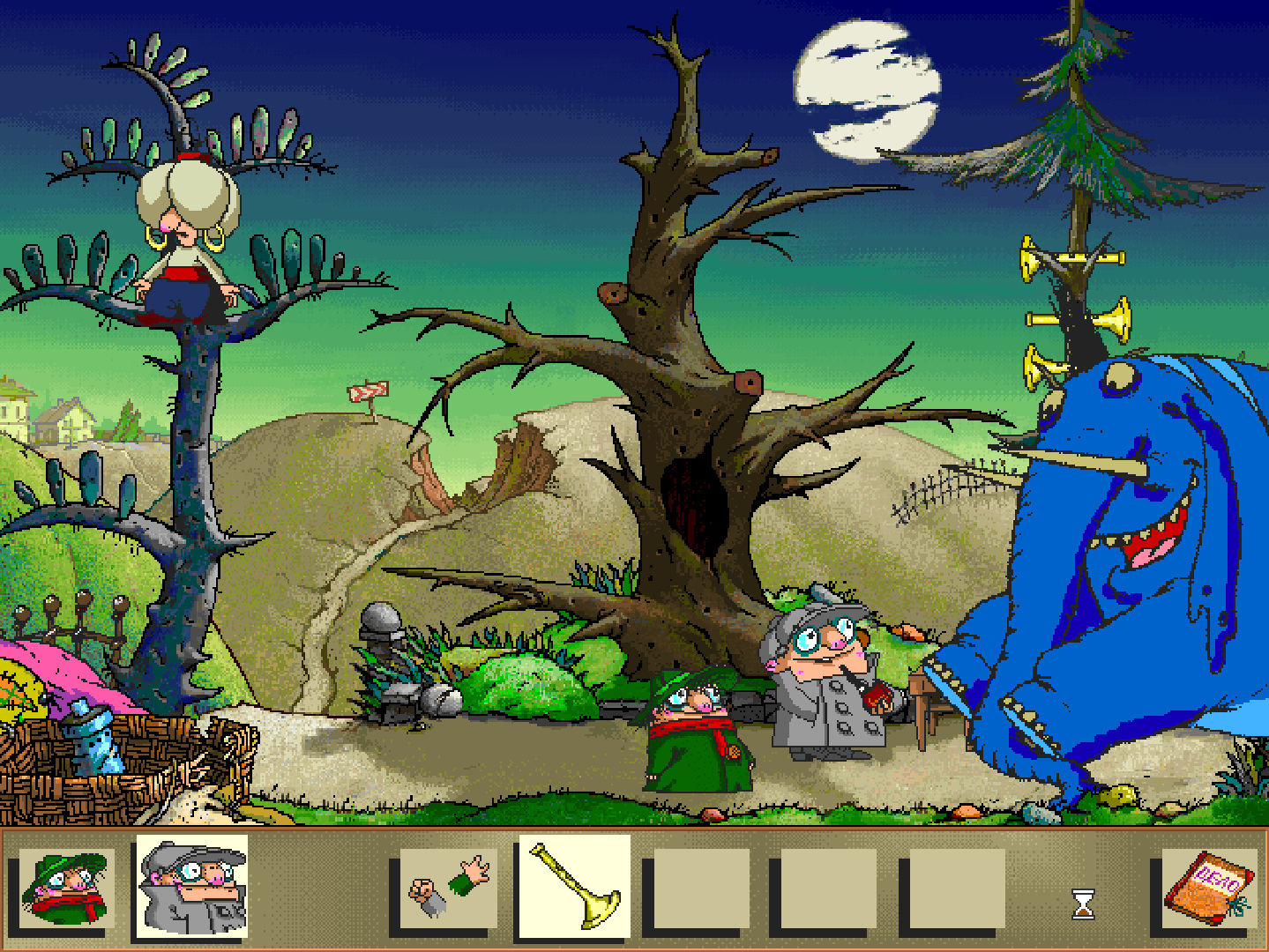Switch to the gray-coated detective portrait
1269x952 pixels.
(x=192, y=887)
